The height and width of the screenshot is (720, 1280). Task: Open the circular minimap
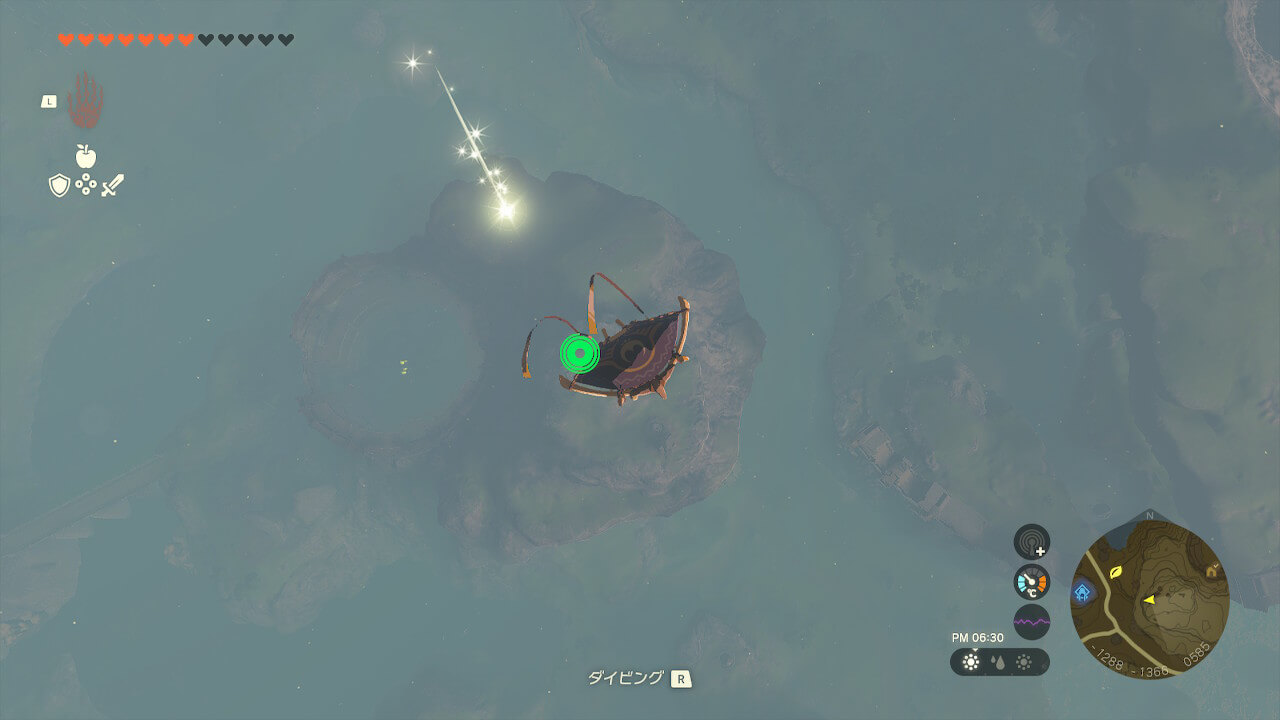(1149, 599)
